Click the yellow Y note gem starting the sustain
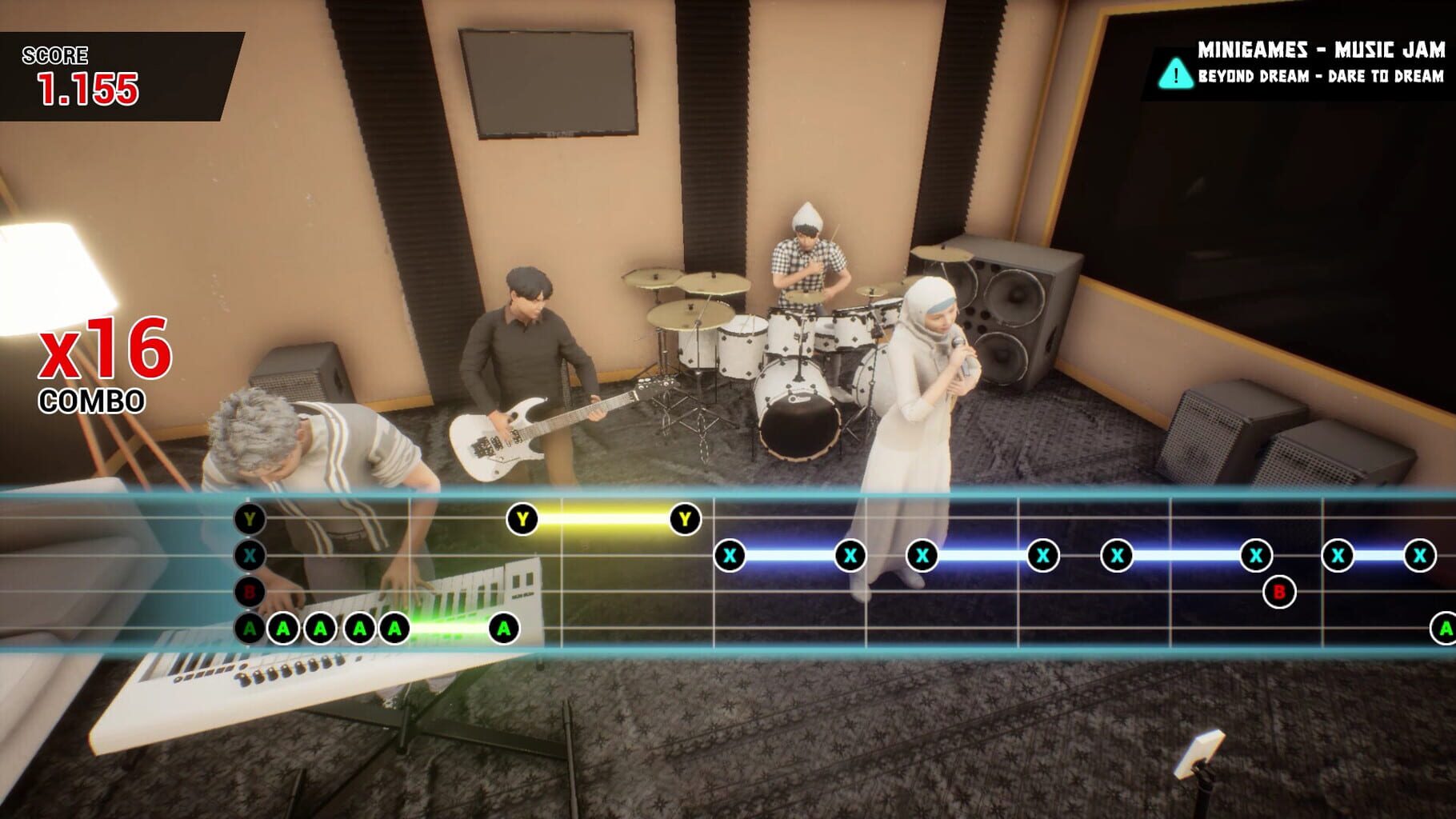This screenshot has height=819, width=1456. coord(524,518)
